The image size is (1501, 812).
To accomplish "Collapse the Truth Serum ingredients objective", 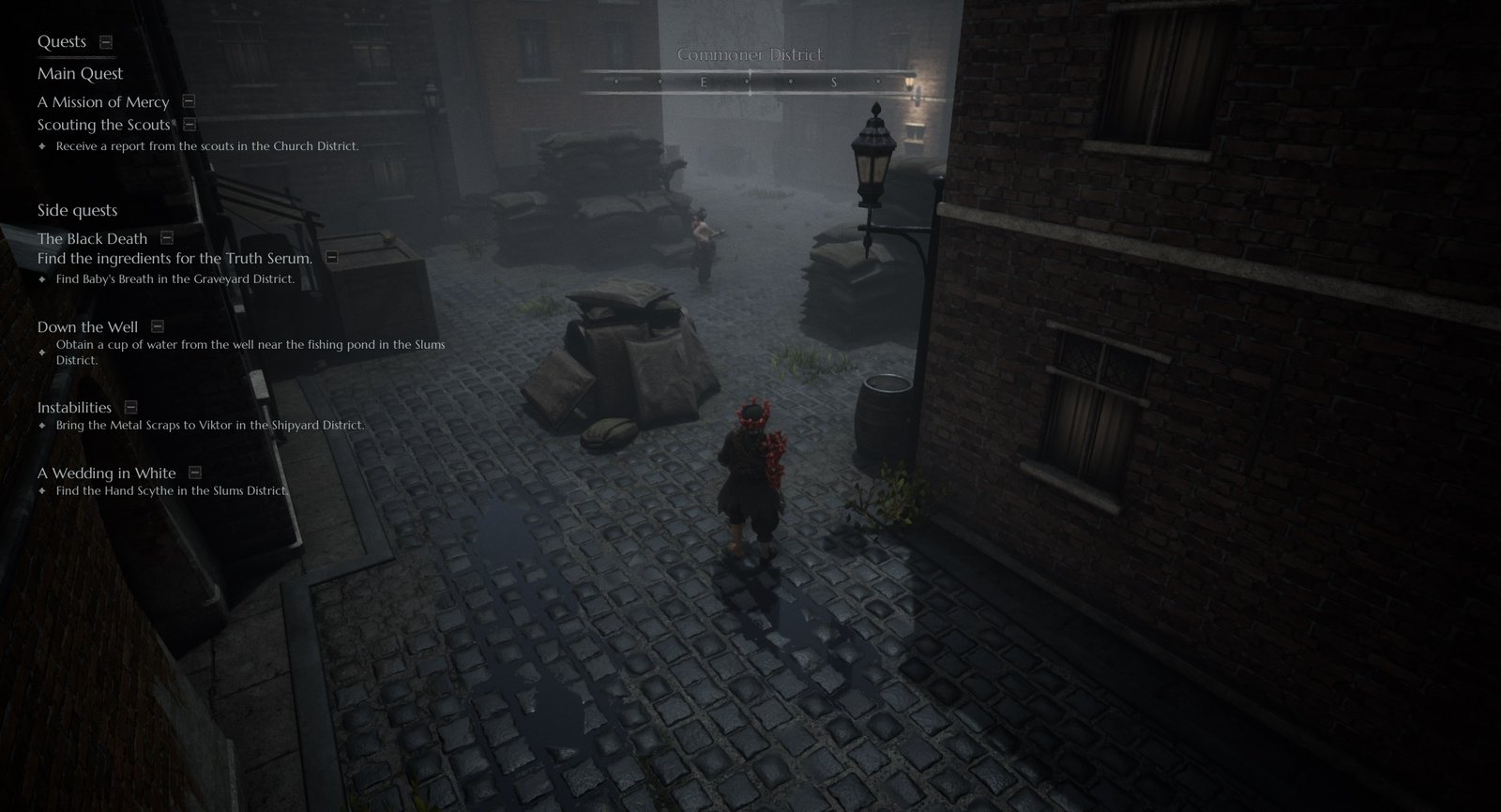I will 331,257.
